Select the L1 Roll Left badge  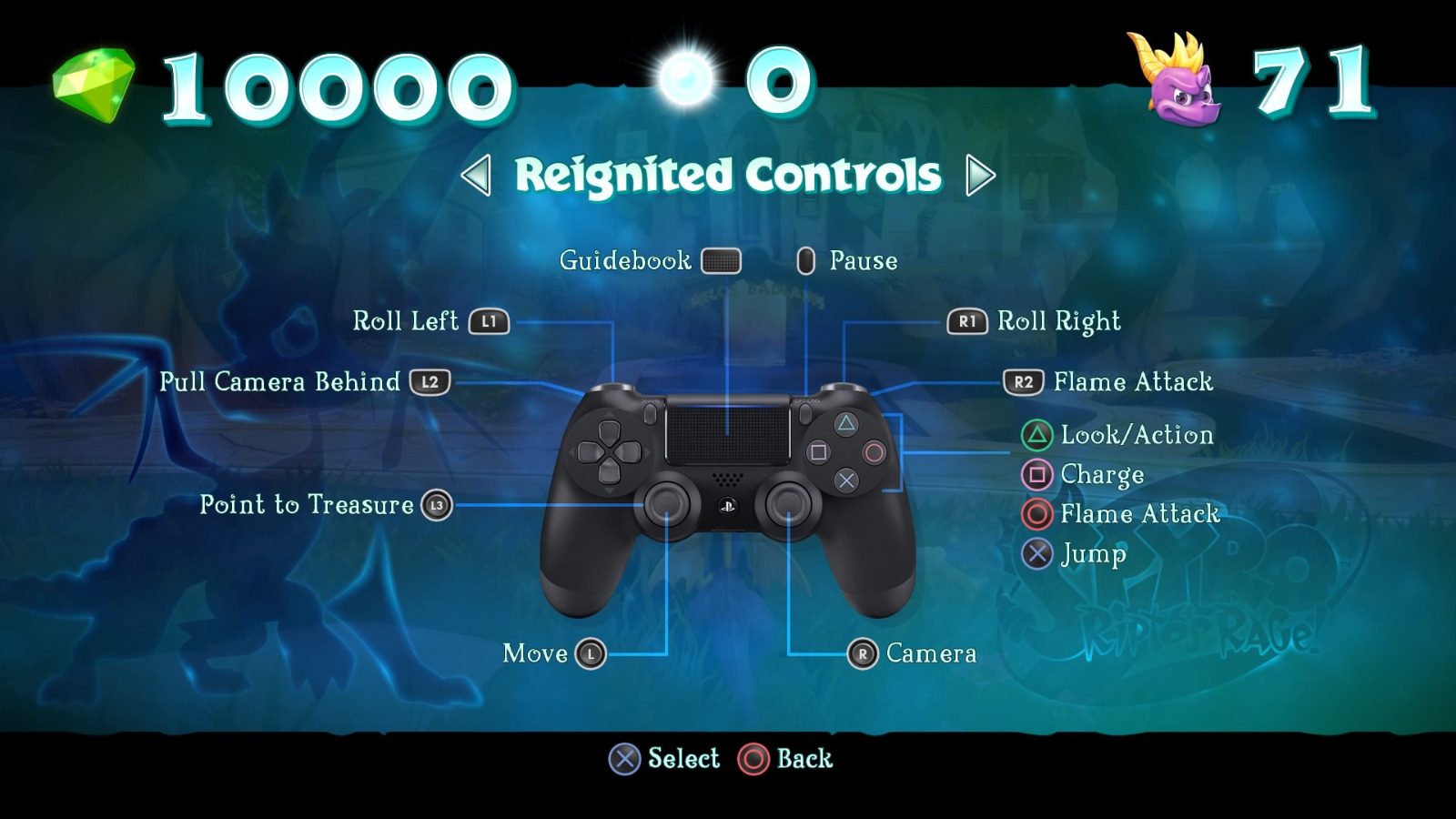[x=487, y=321]
